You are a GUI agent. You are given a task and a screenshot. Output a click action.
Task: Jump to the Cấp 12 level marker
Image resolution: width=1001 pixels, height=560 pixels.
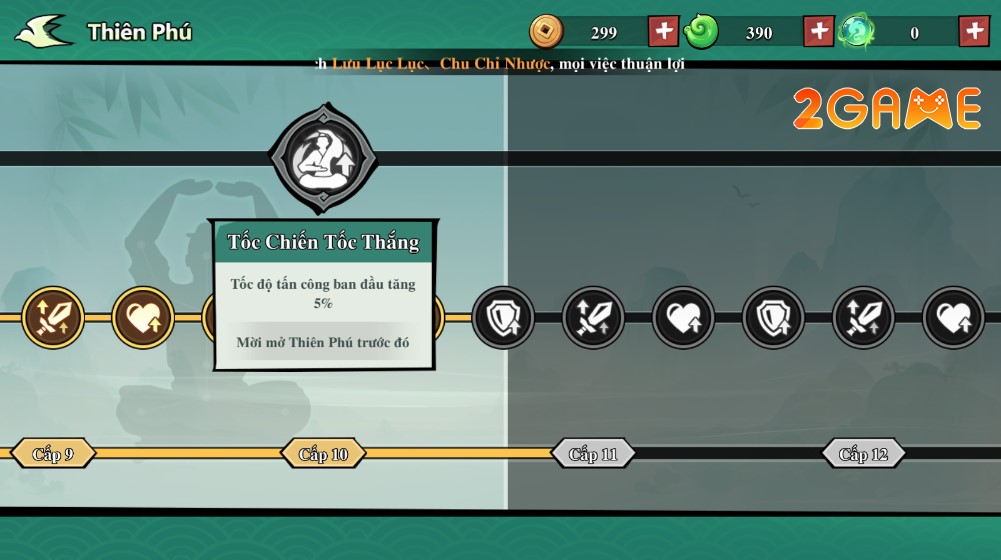click(863, 454)
